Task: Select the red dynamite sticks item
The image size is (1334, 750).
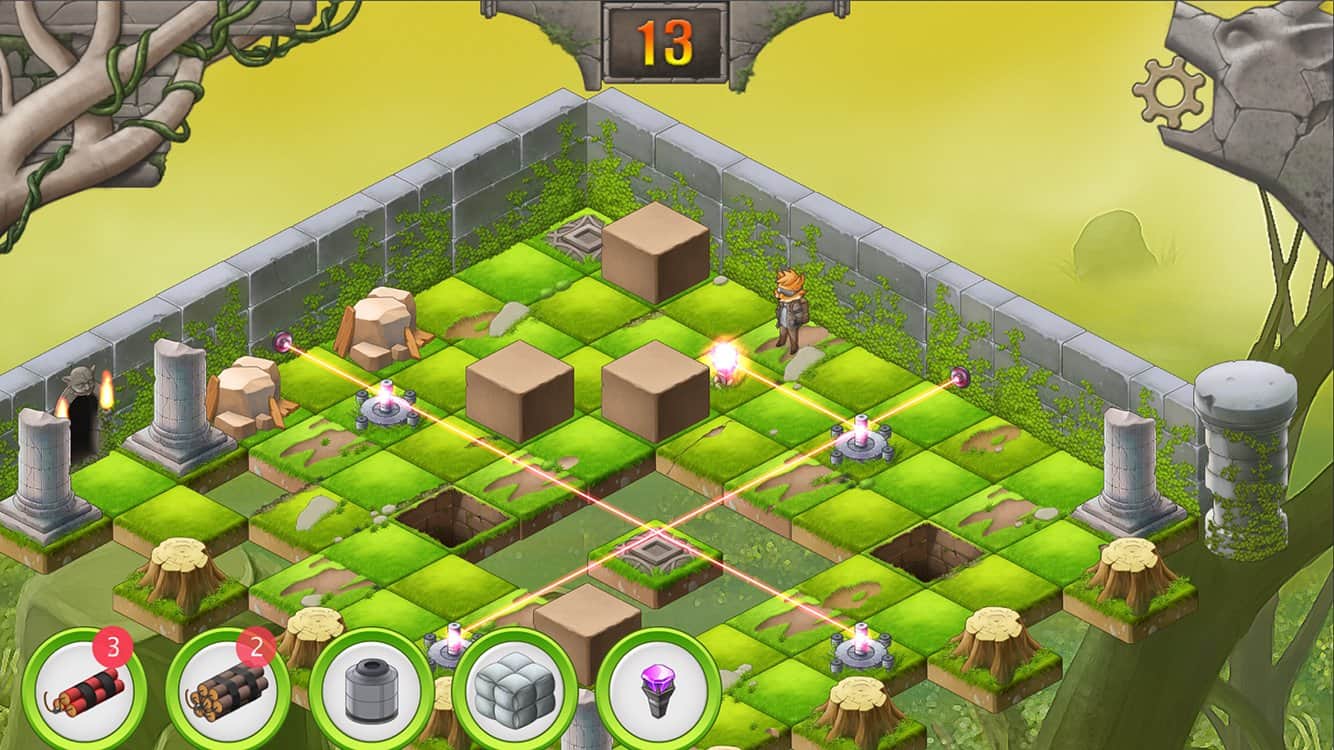Action: pyautogui.click(x=84, y=688)
